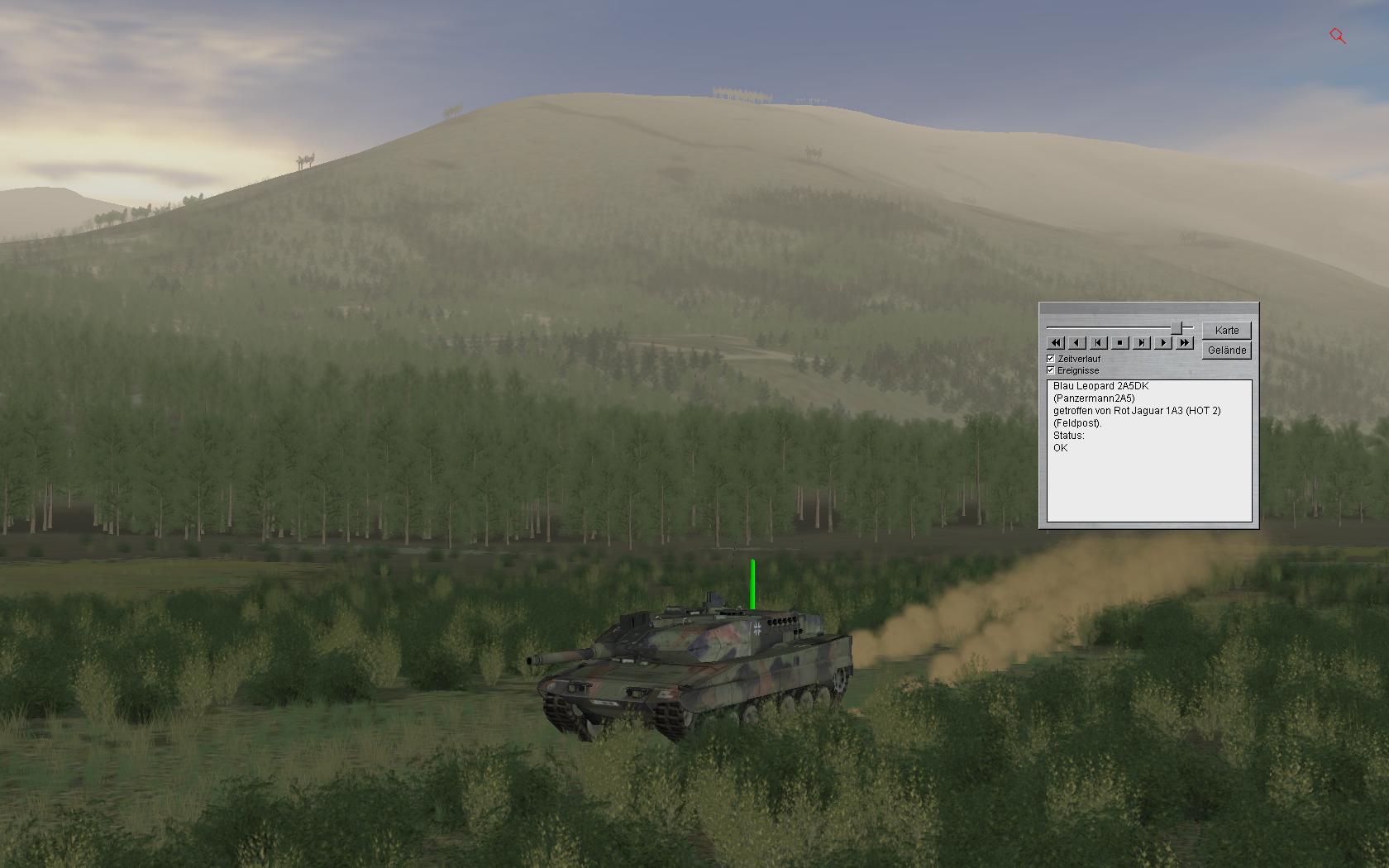The width and height of the screenshot is (1389, 868).
Task: Switch to the Gelände terrain view
Action: click(1227, 351)
